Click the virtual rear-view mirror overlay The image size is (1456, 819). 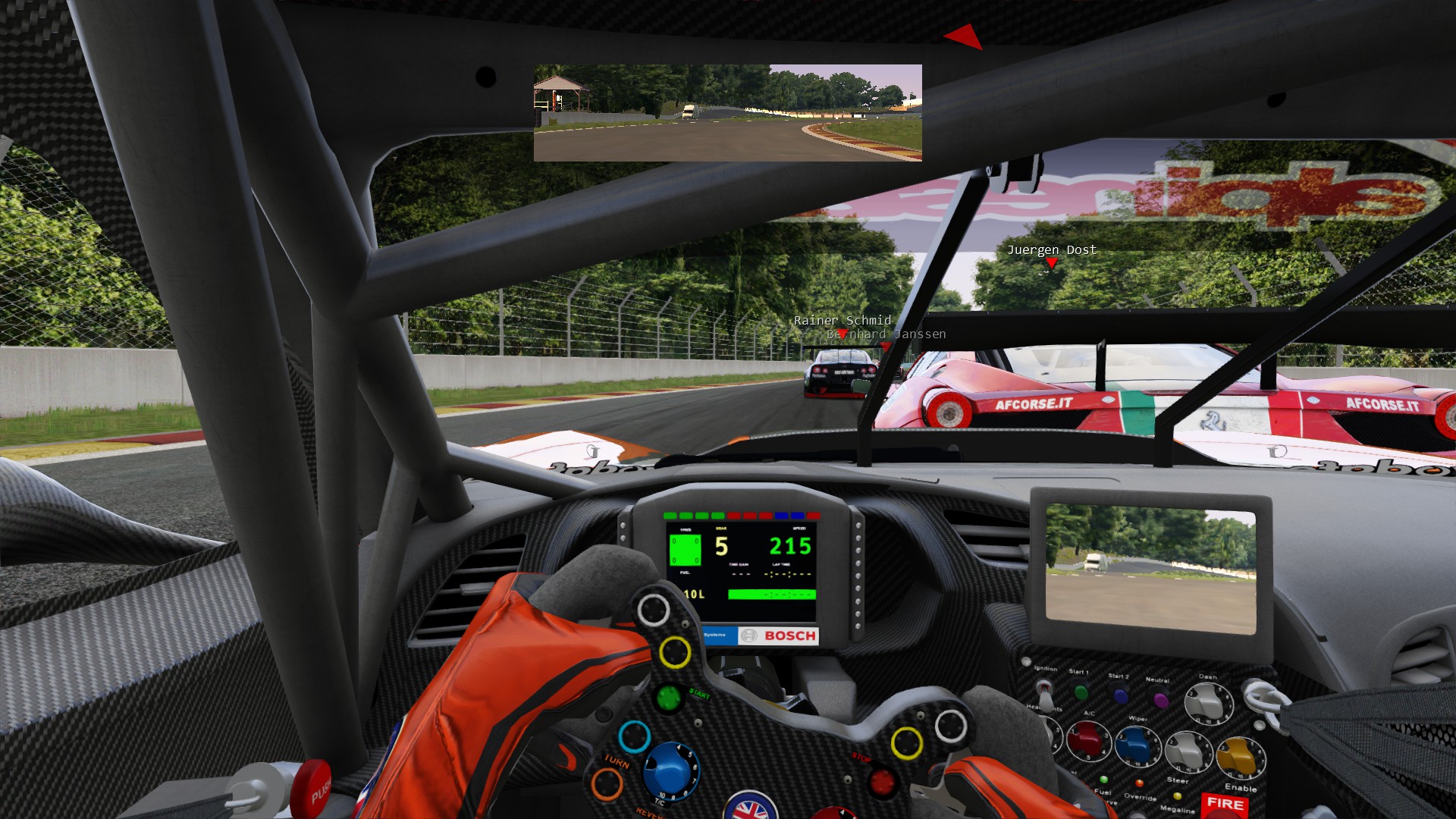727,113
